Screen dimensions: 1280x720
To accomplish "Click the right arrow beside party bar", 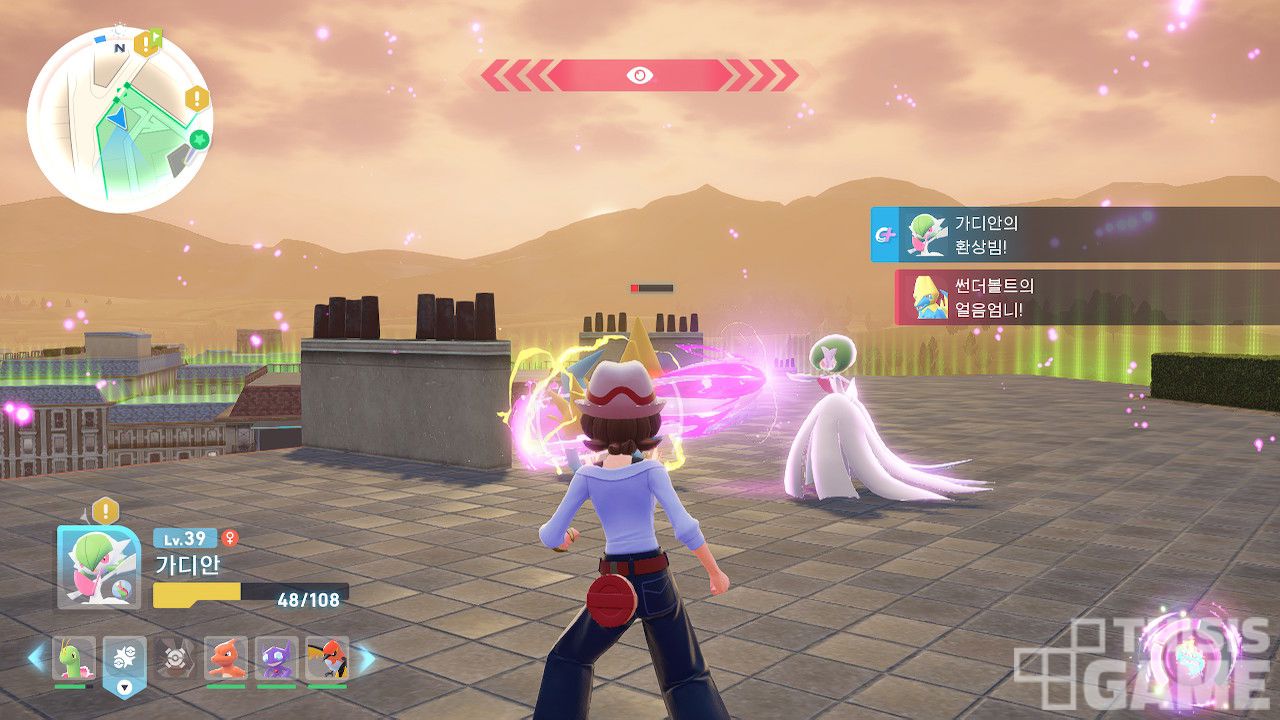I will pyautogui.click(x=366, y=658).
